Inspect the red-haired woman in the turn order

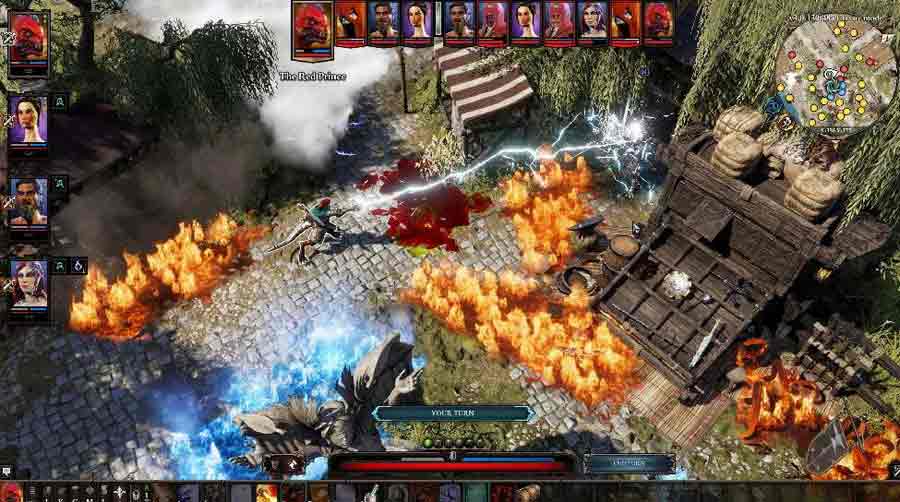coord(592,21)
